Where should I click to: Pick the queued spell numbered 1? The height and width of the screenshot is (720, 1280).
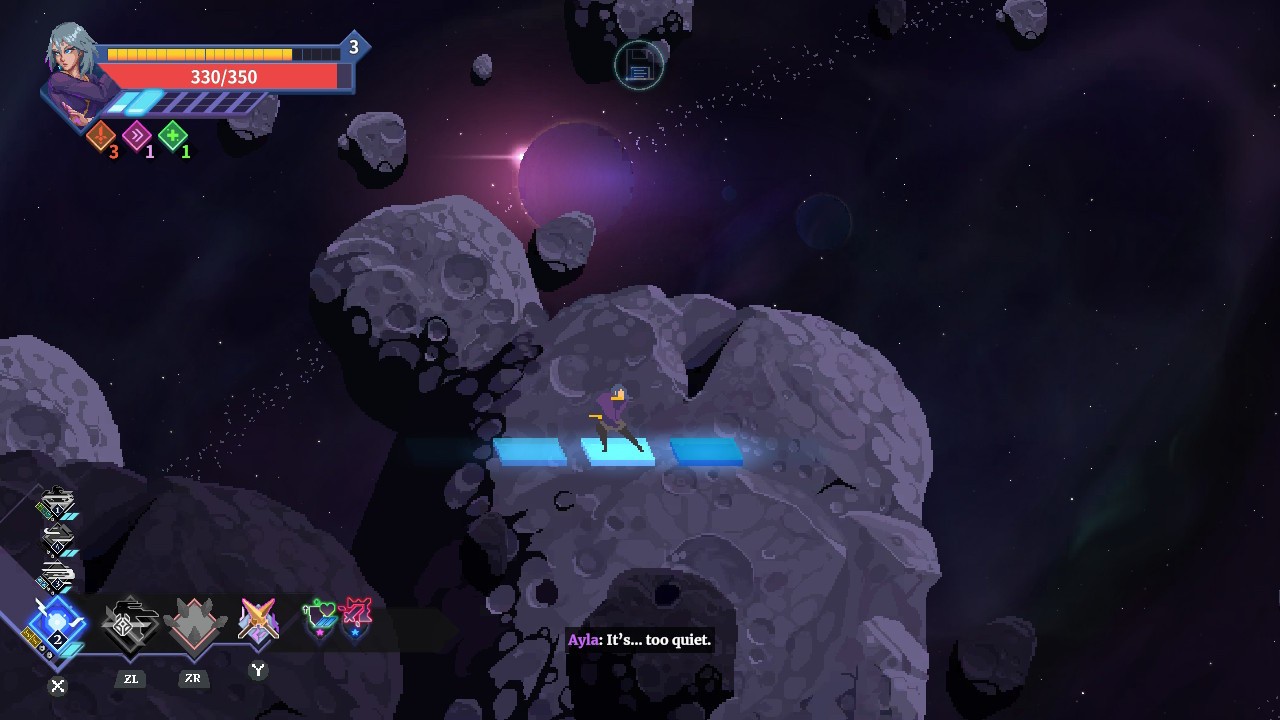(x=57, y=504)
